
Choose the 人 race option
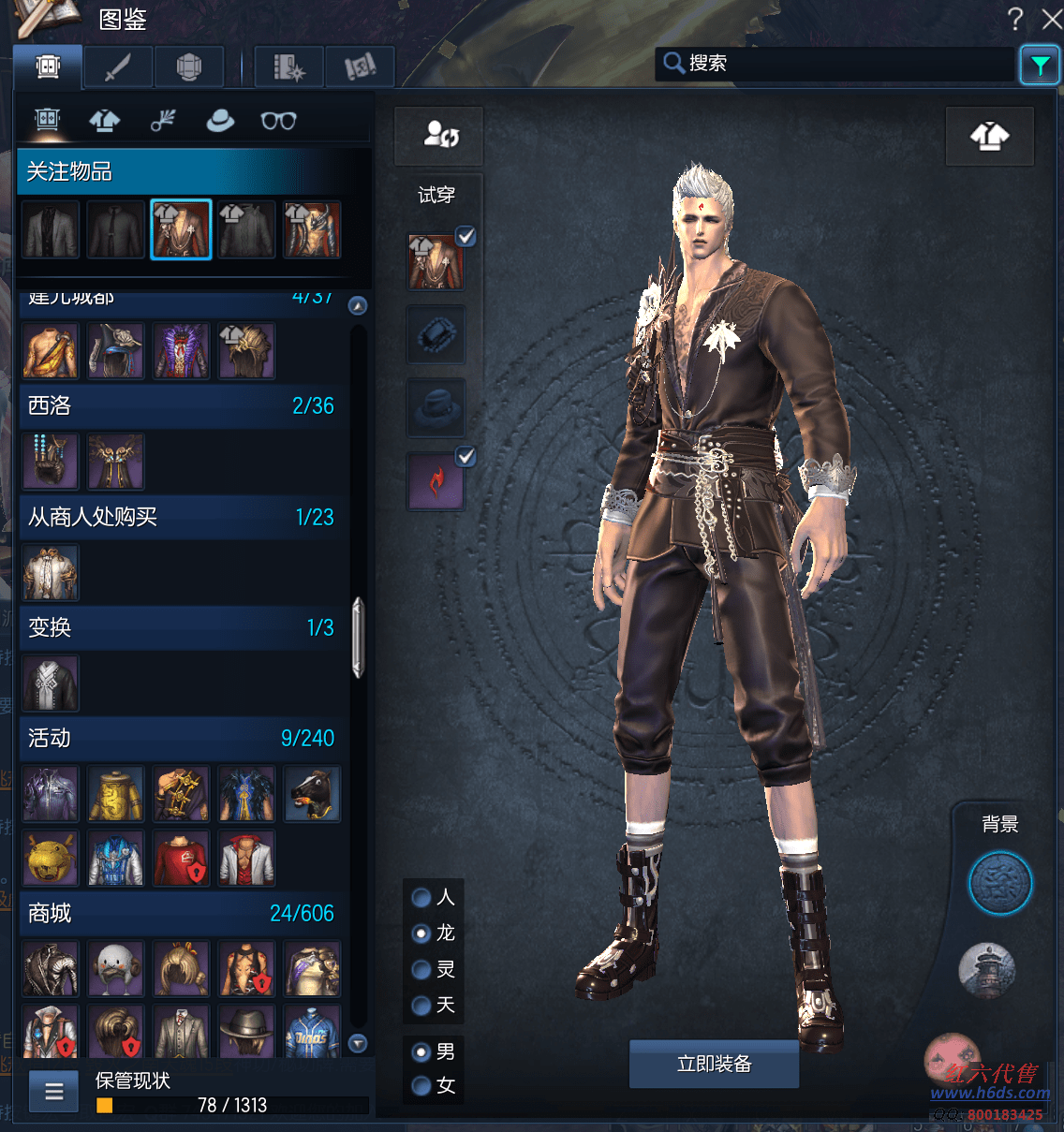click(422, 898)
